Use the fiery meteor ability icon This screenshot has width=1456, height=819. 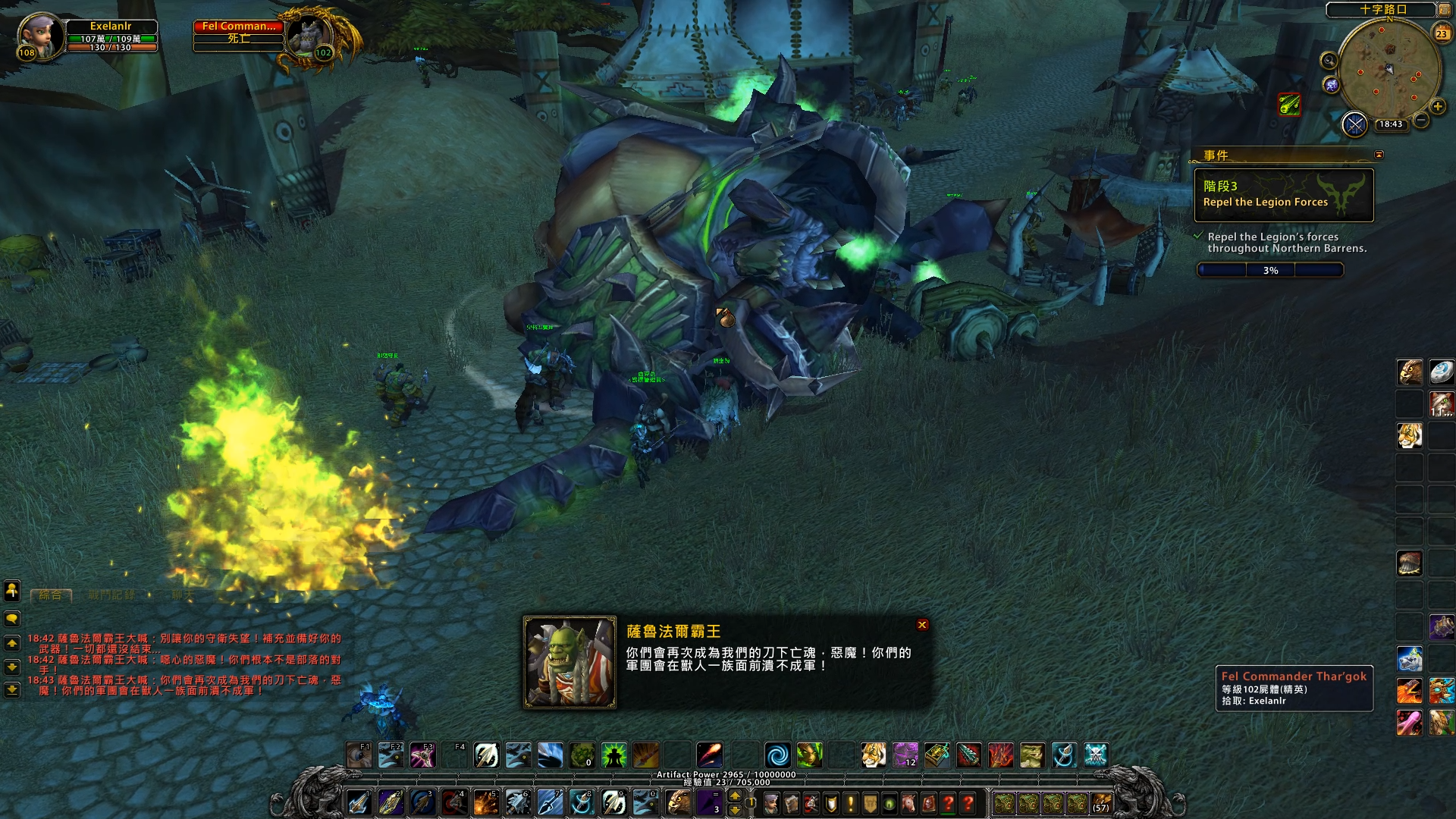coord(710,755)
